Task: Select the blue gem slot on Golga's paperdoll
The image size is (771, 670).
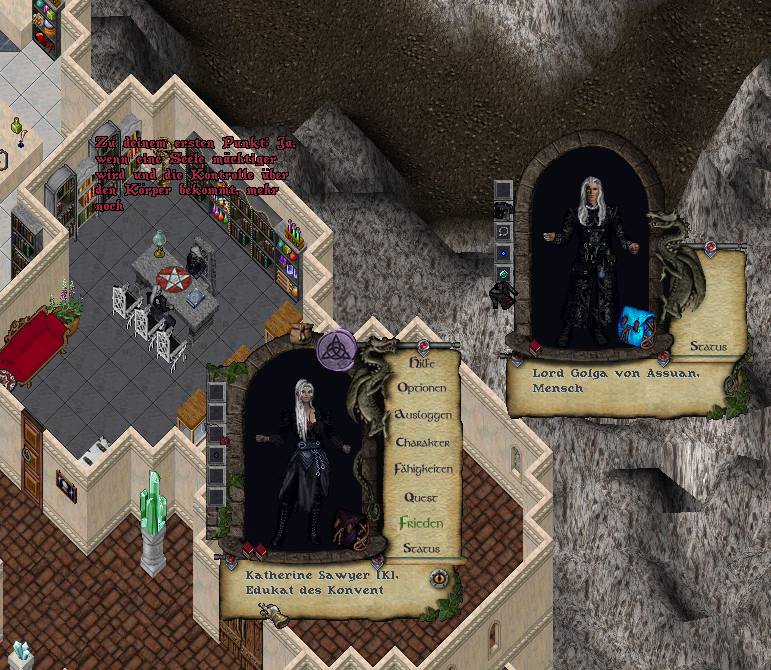Action: pyautogui.click(x=504, y=254)
